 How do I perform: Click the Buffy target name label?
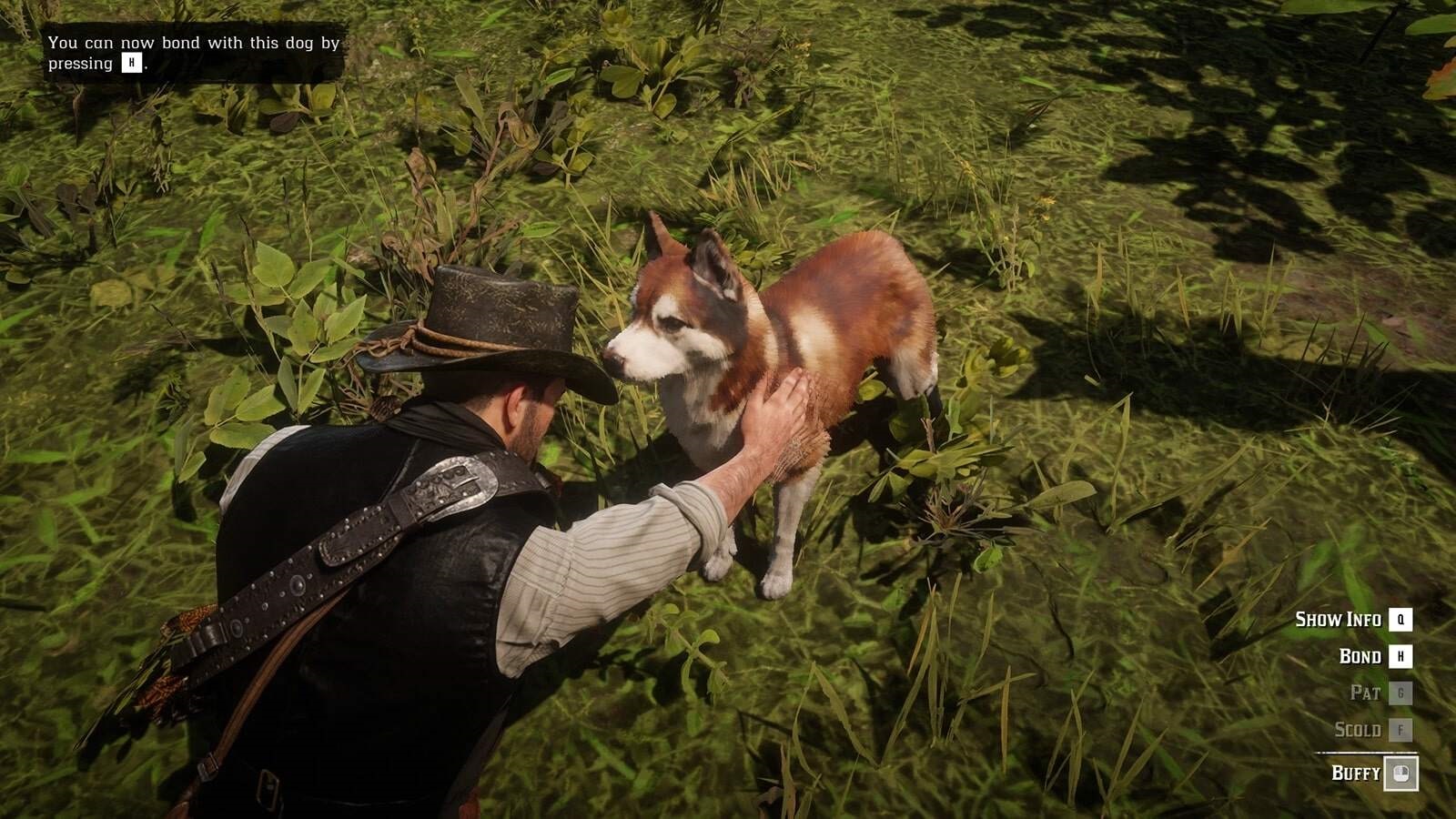1356,773
